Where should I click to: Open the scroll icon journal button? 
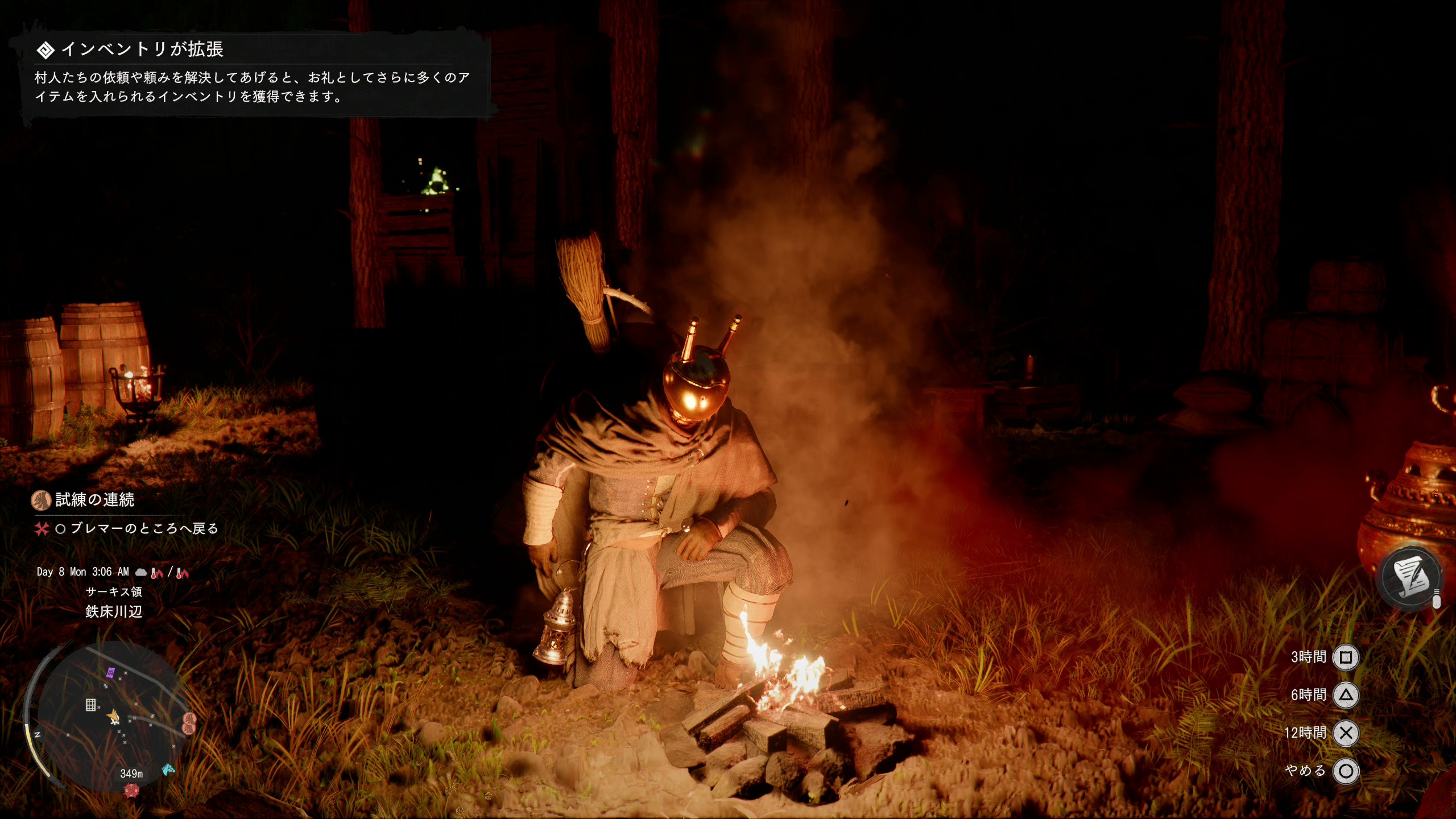point(1412,577)
